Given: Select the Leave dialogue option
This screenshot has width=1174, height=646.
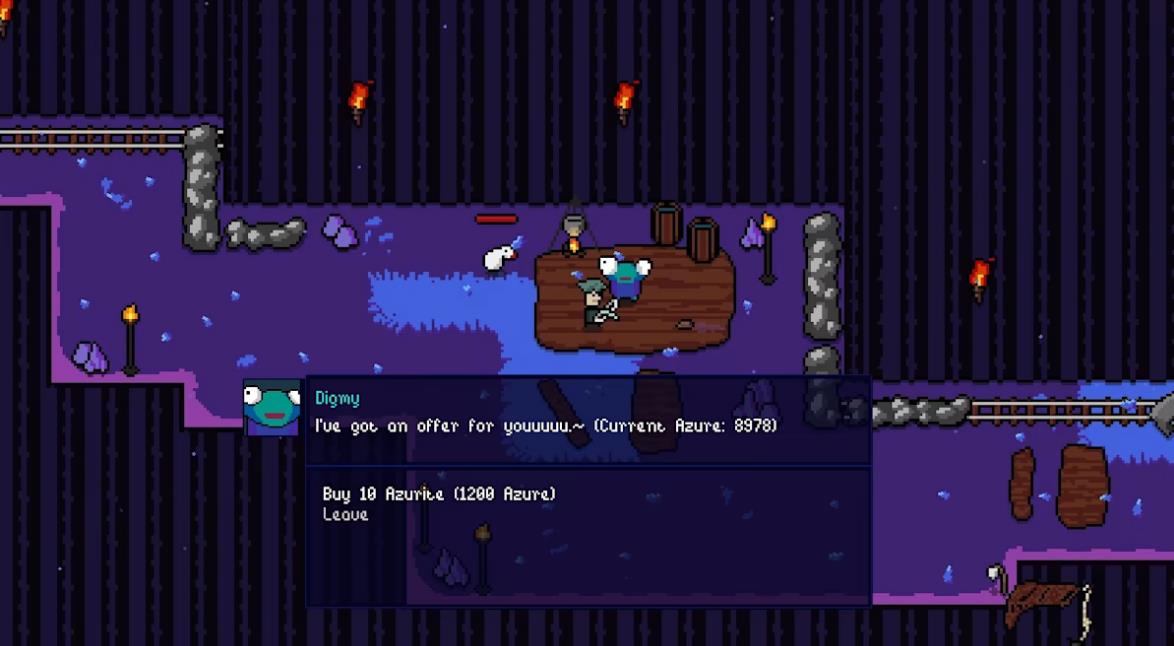Looking at the screenshot, I should 345,514.
